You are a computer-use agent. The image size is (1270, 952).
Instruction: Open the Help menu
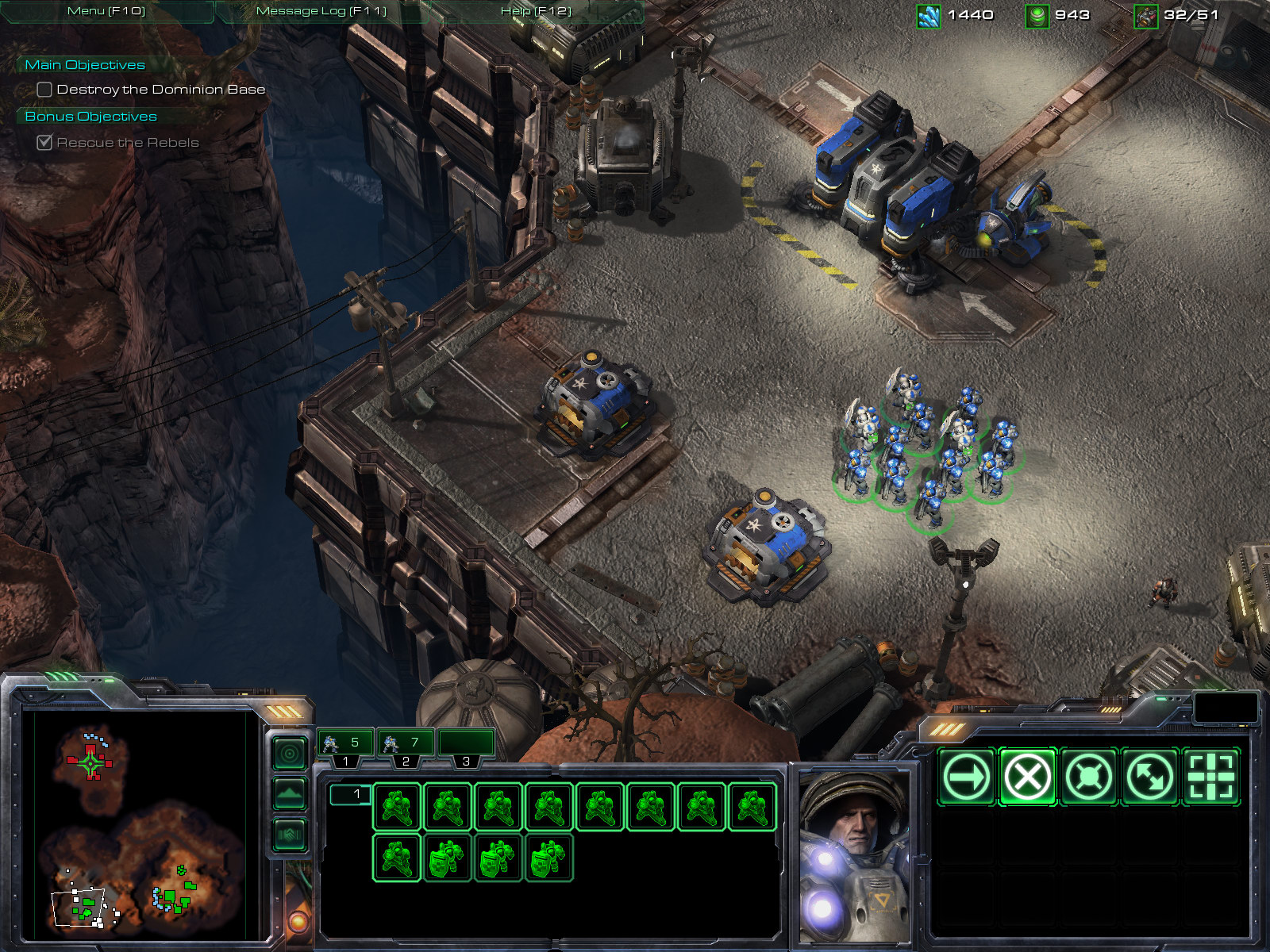(536, 11)
